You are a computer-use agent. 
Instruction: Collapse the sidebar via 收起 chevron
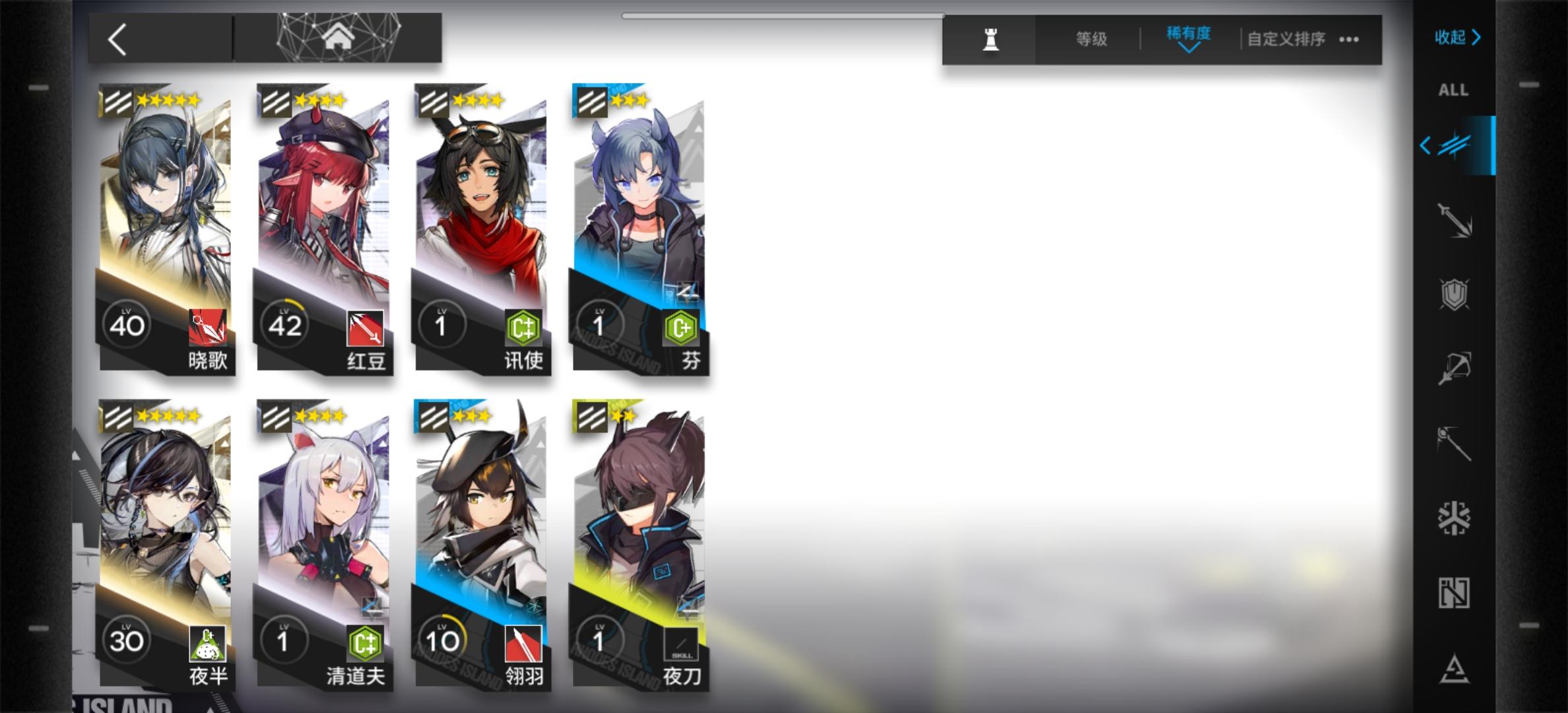(x=1458, y=38)
